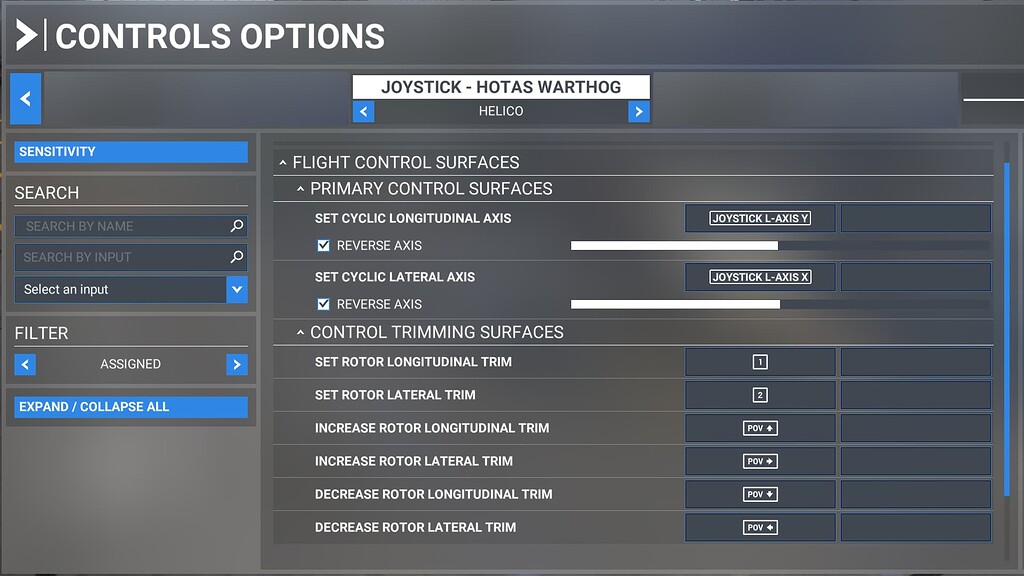Edit Set Rotor Longitudinal Trim binding 1
Image resolution: width=1024 pixels, height=576 pixels.
(x=760, y=362)
